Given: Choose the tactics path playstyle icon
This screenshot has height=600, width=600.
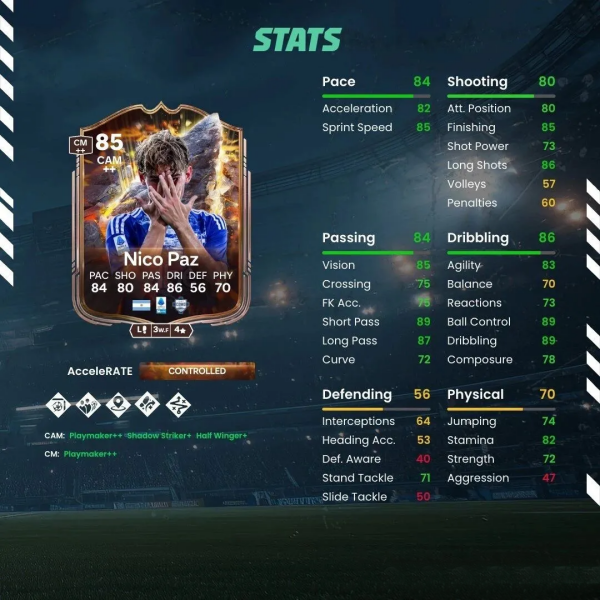Looking at the screenshot, I should [179, 406].
